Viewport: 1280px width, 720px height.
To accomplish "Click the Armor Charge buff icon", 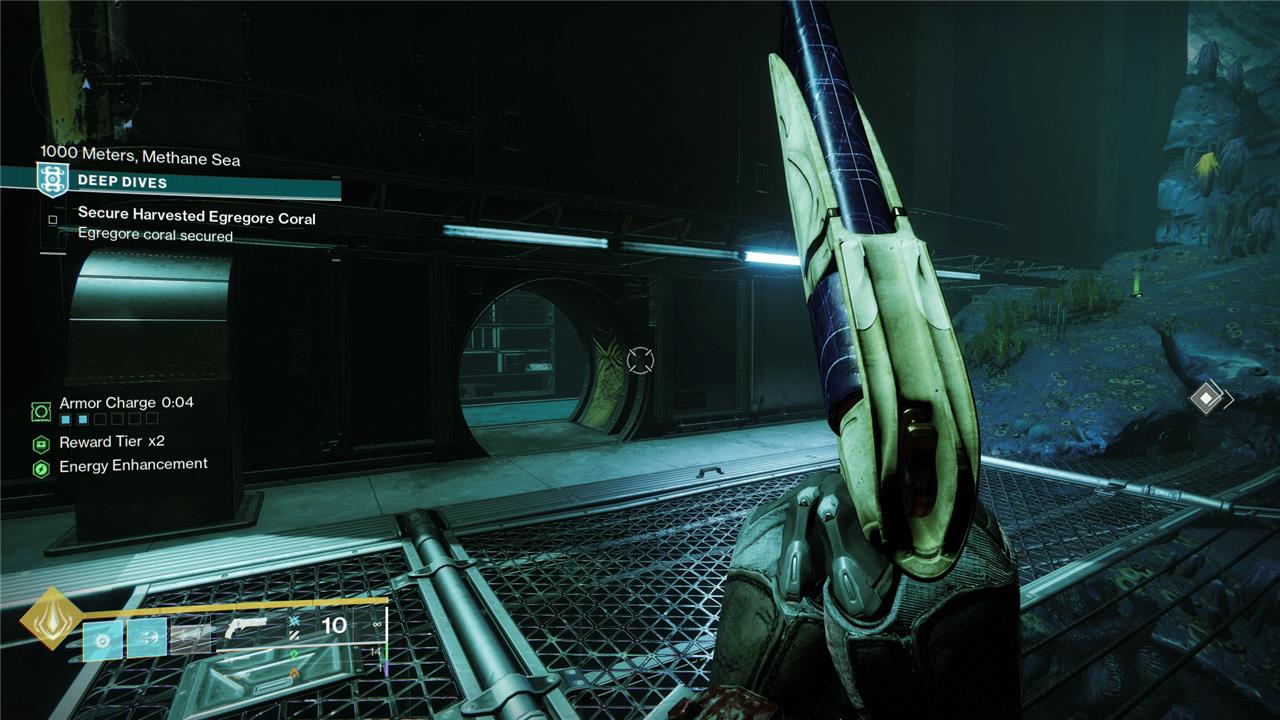I will (x=41, y=410).
